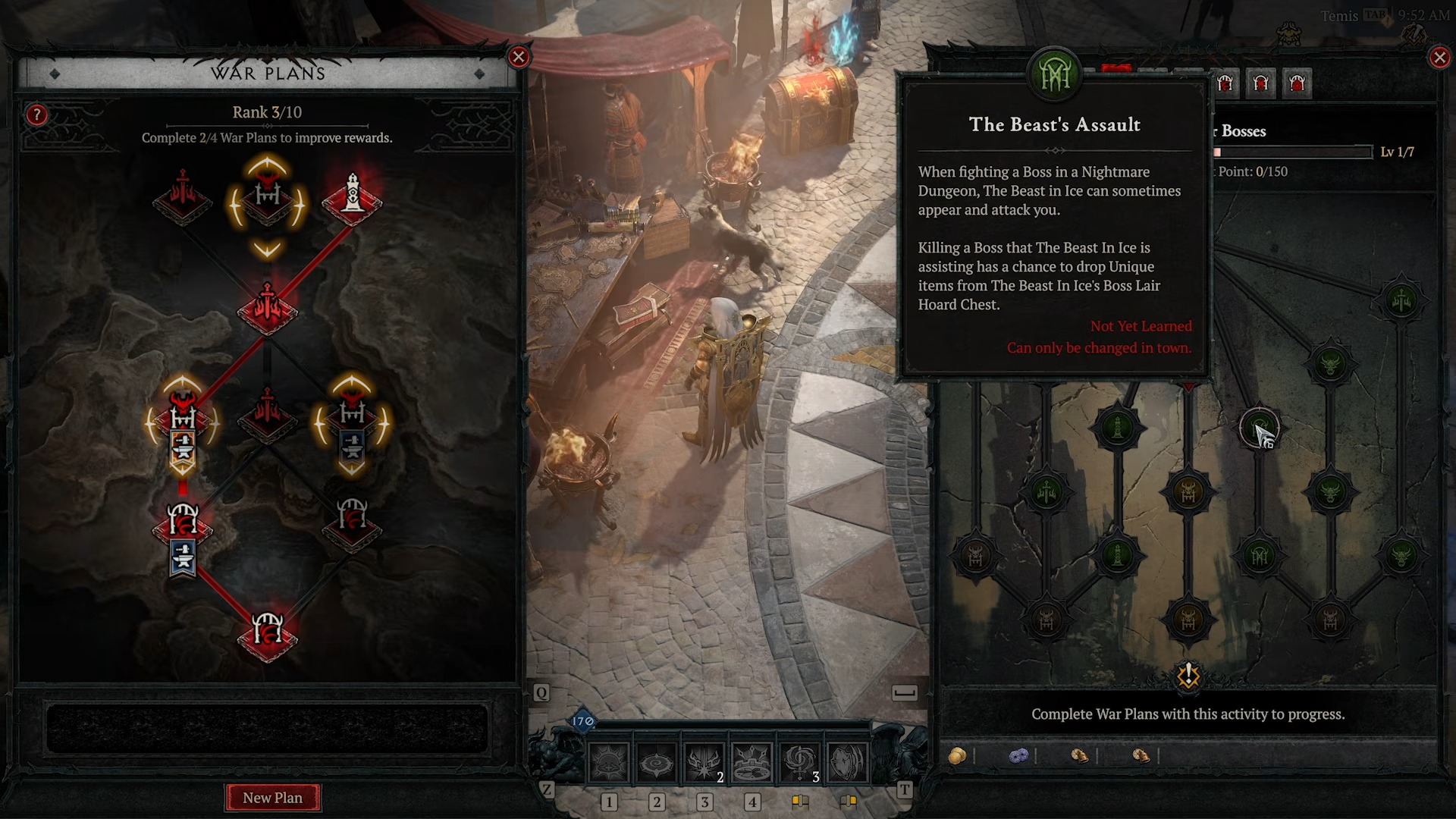The width and height of the screenshot is (1456, 819).
Task: Open the middle red gate tab at top right
Action: pos(1261,83)
